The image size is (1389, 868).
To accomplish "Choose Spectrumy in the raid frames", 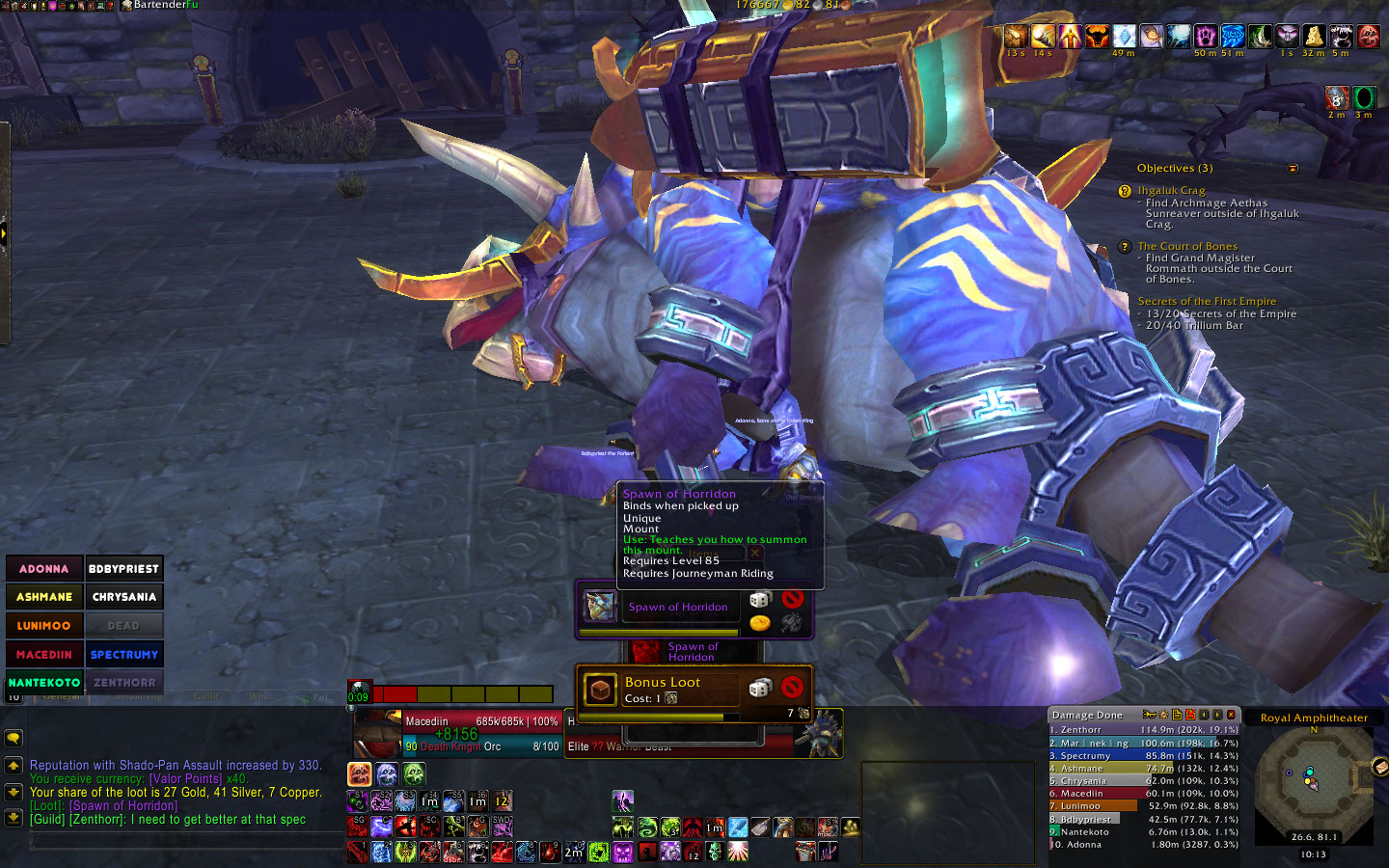I will coord(123,654).
